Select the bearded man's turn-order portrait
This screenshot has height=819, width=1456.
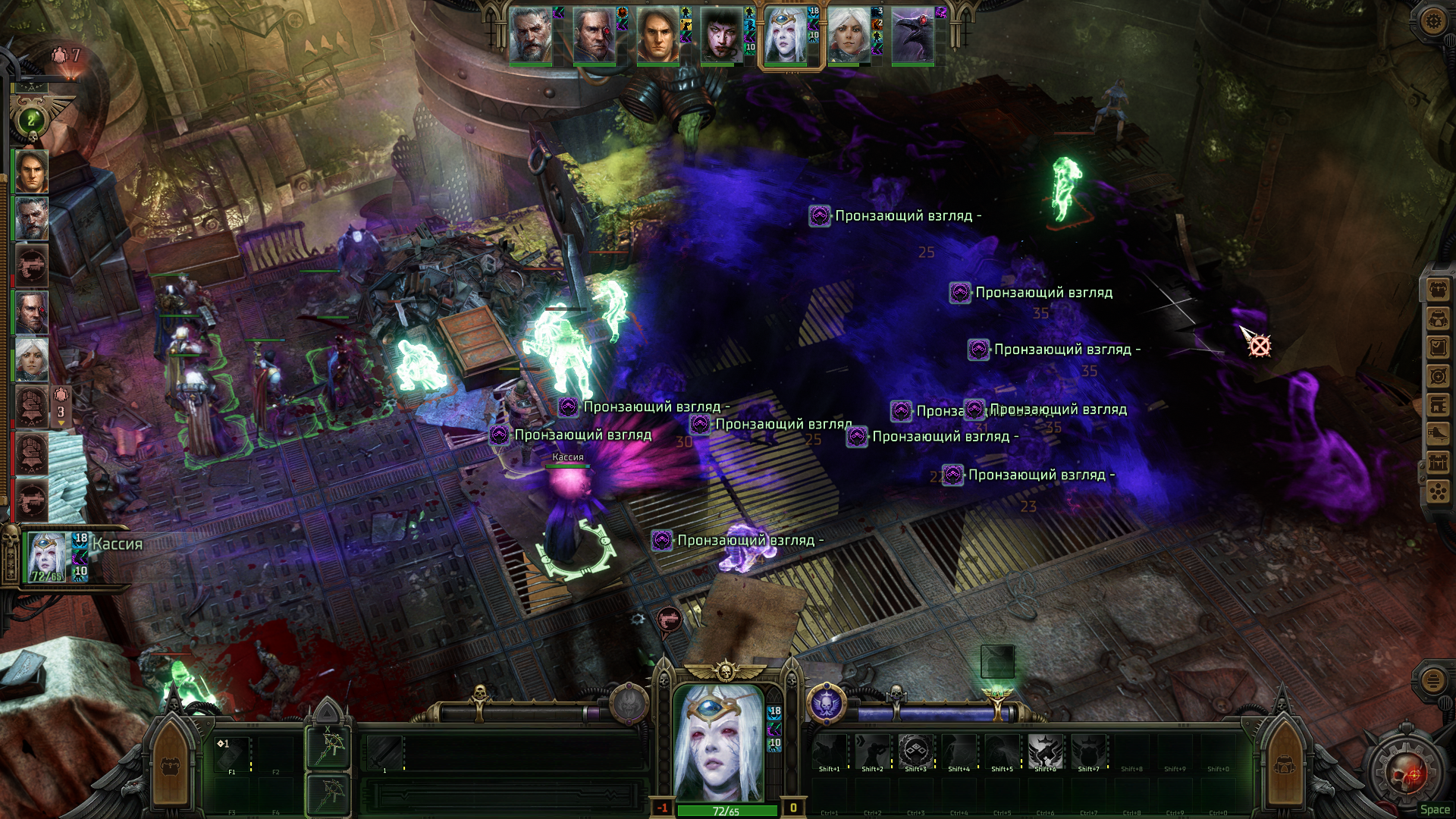pyautogui.click(x=530, y=36)
